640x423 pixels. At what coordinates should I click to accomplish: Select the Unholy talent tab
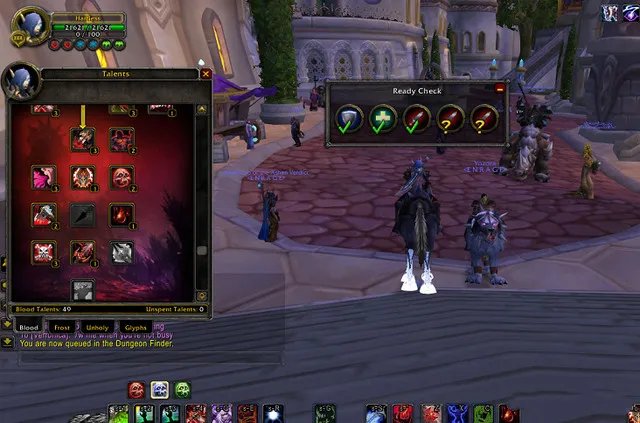[x=97, y=326]
